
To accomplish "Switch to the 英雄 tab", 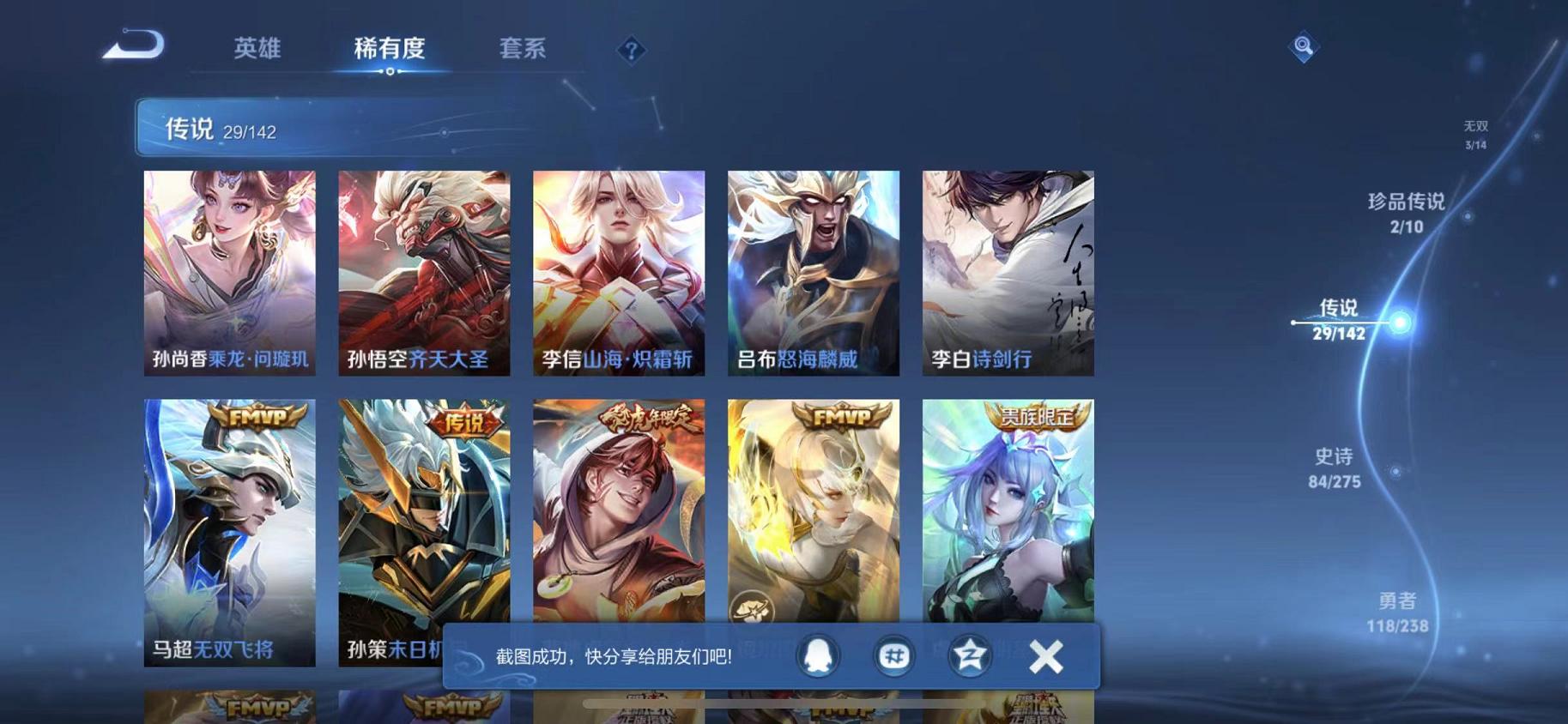I will [257, 49].
